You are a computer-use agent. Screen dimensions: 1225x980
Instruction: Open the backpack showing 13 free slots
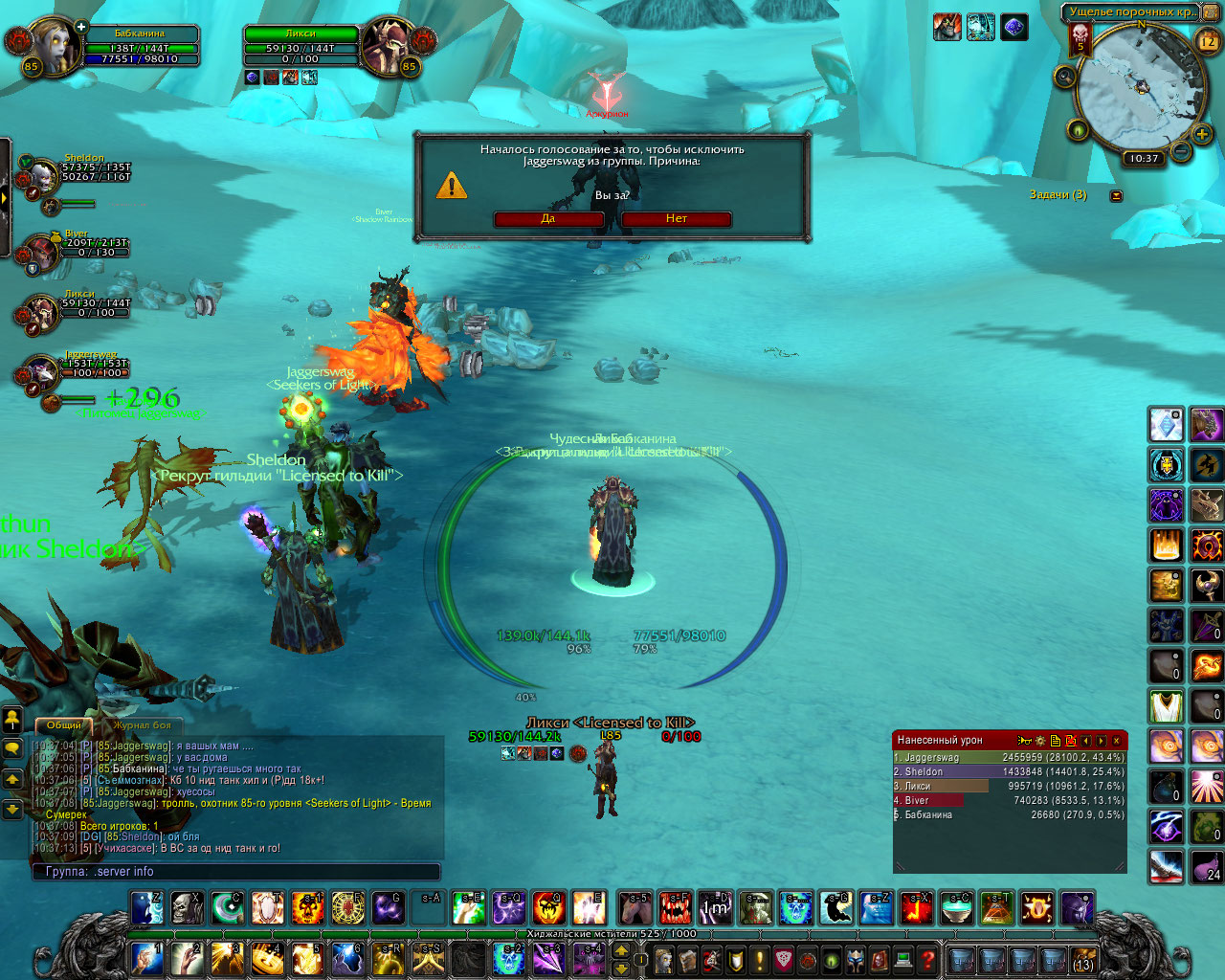(1083, 959)
